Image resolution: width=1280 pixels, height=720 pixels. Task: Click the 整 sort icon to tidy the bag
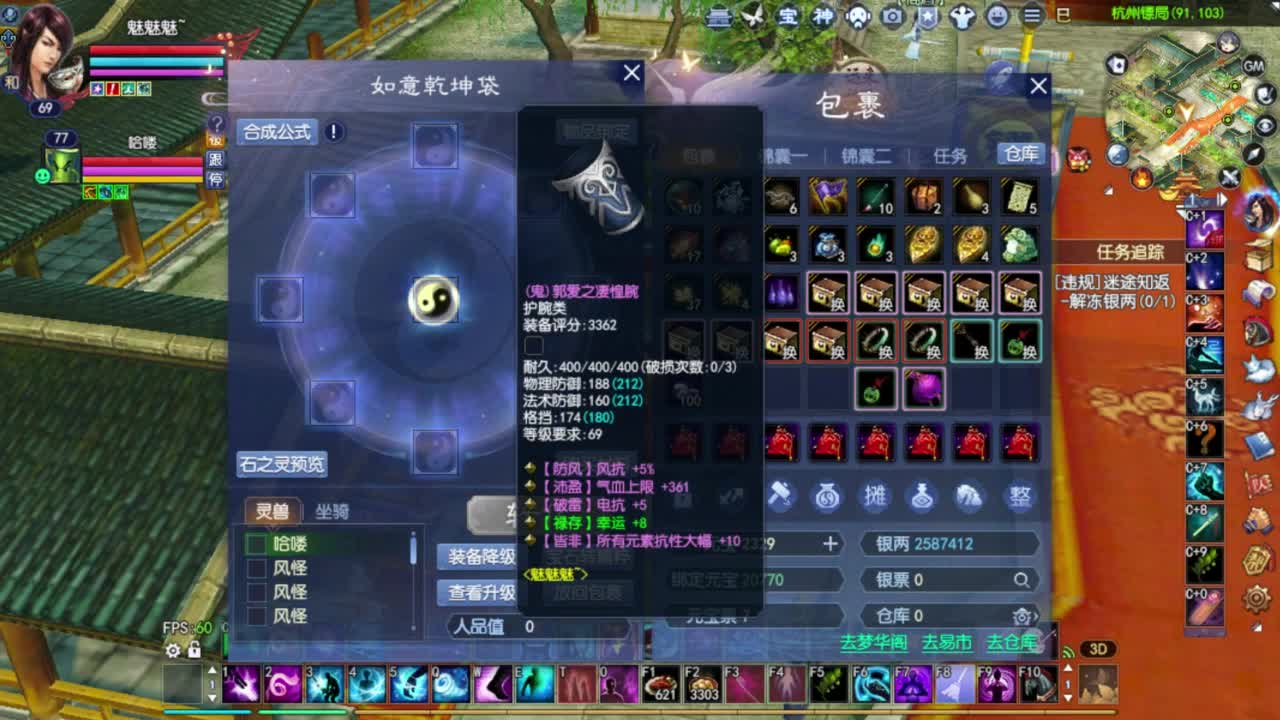[1020, 494]
